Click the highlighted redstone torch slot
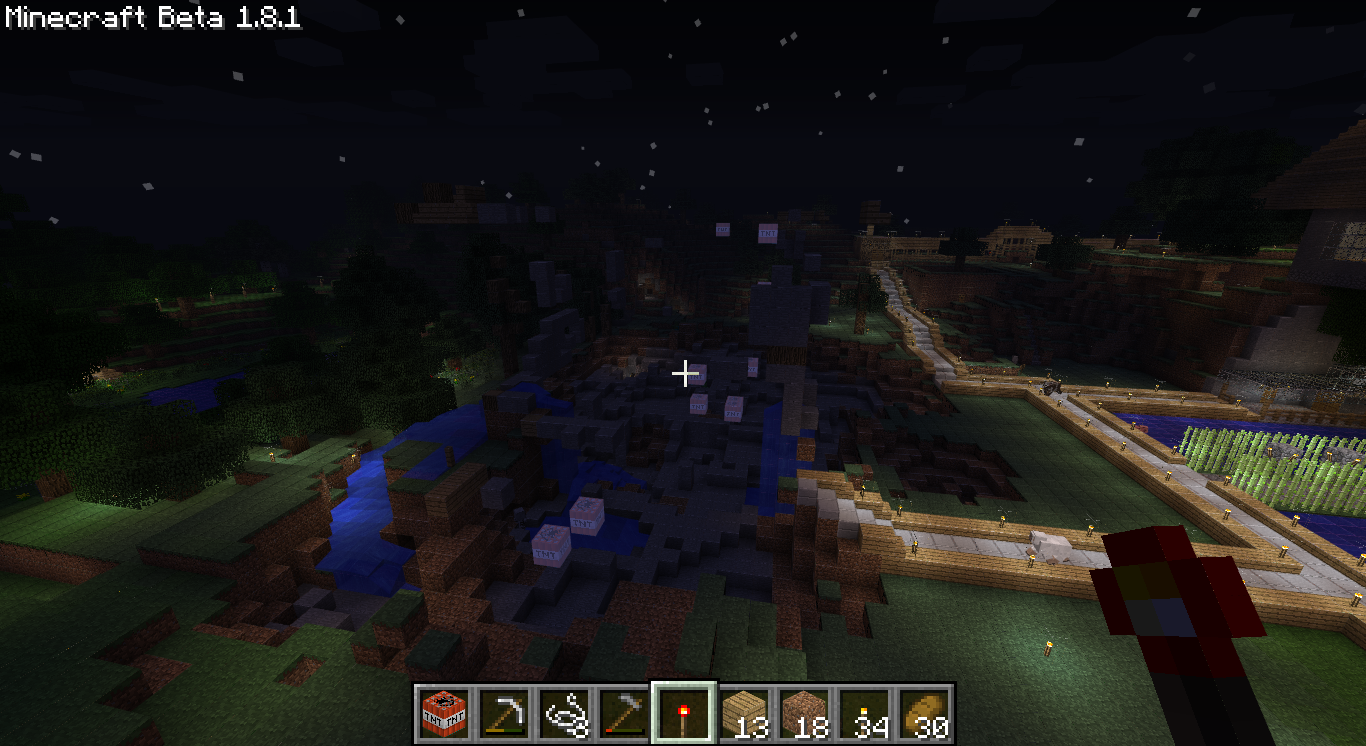 point(684,713)
